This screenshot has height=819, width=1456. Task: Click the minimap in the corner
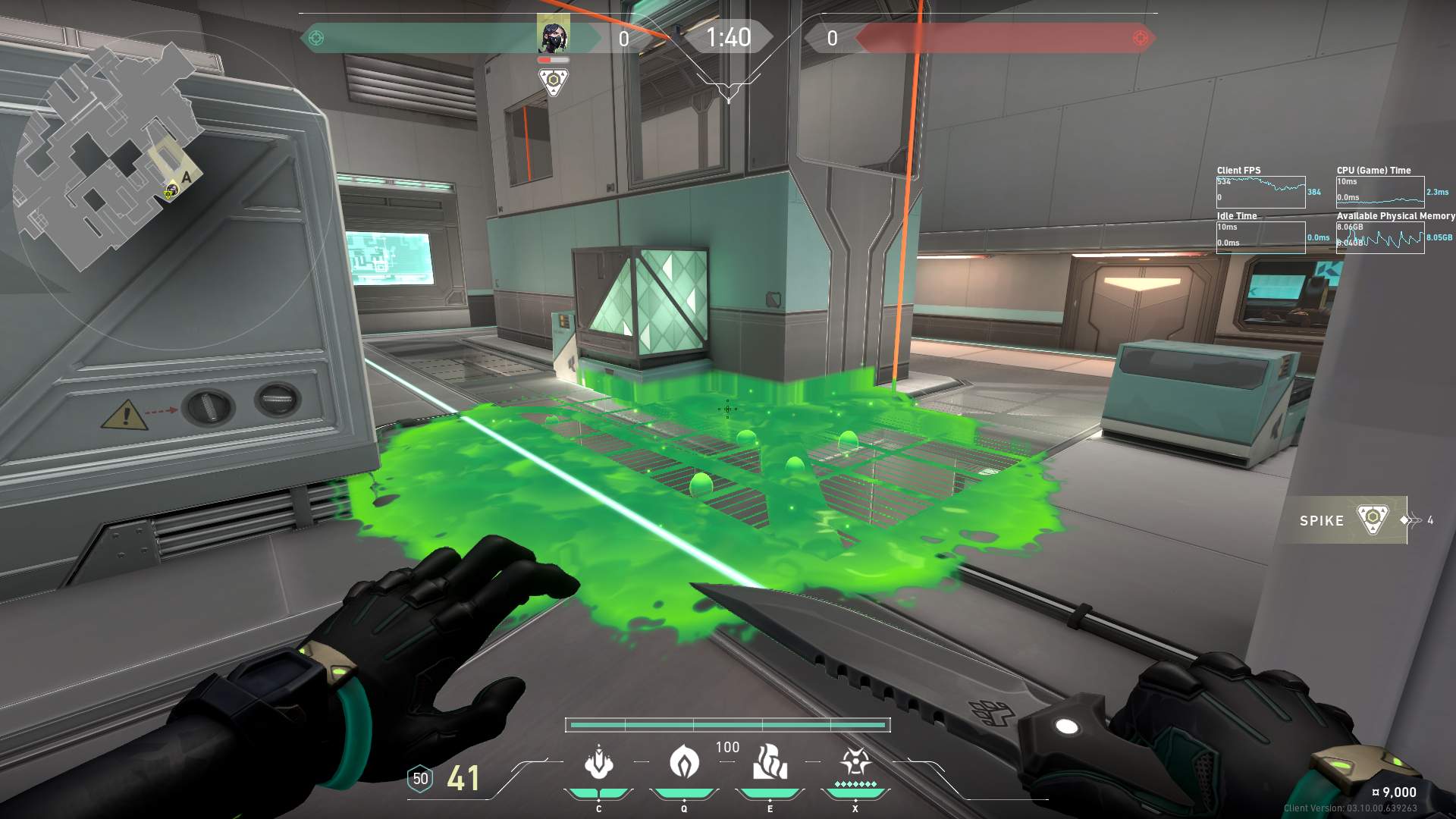point(112,159)
